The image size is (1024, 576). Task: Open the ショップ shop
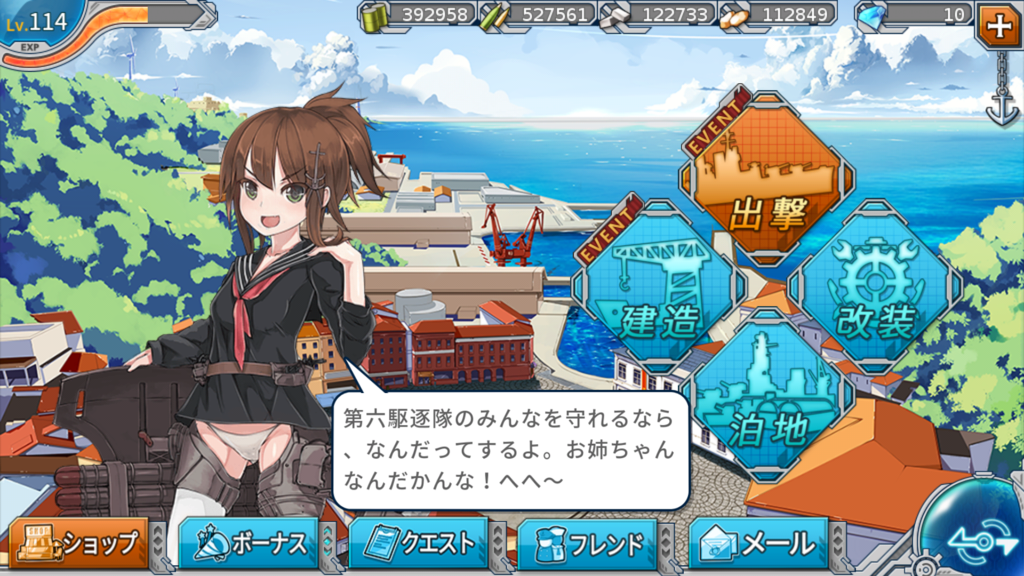[x=79, y=544]
